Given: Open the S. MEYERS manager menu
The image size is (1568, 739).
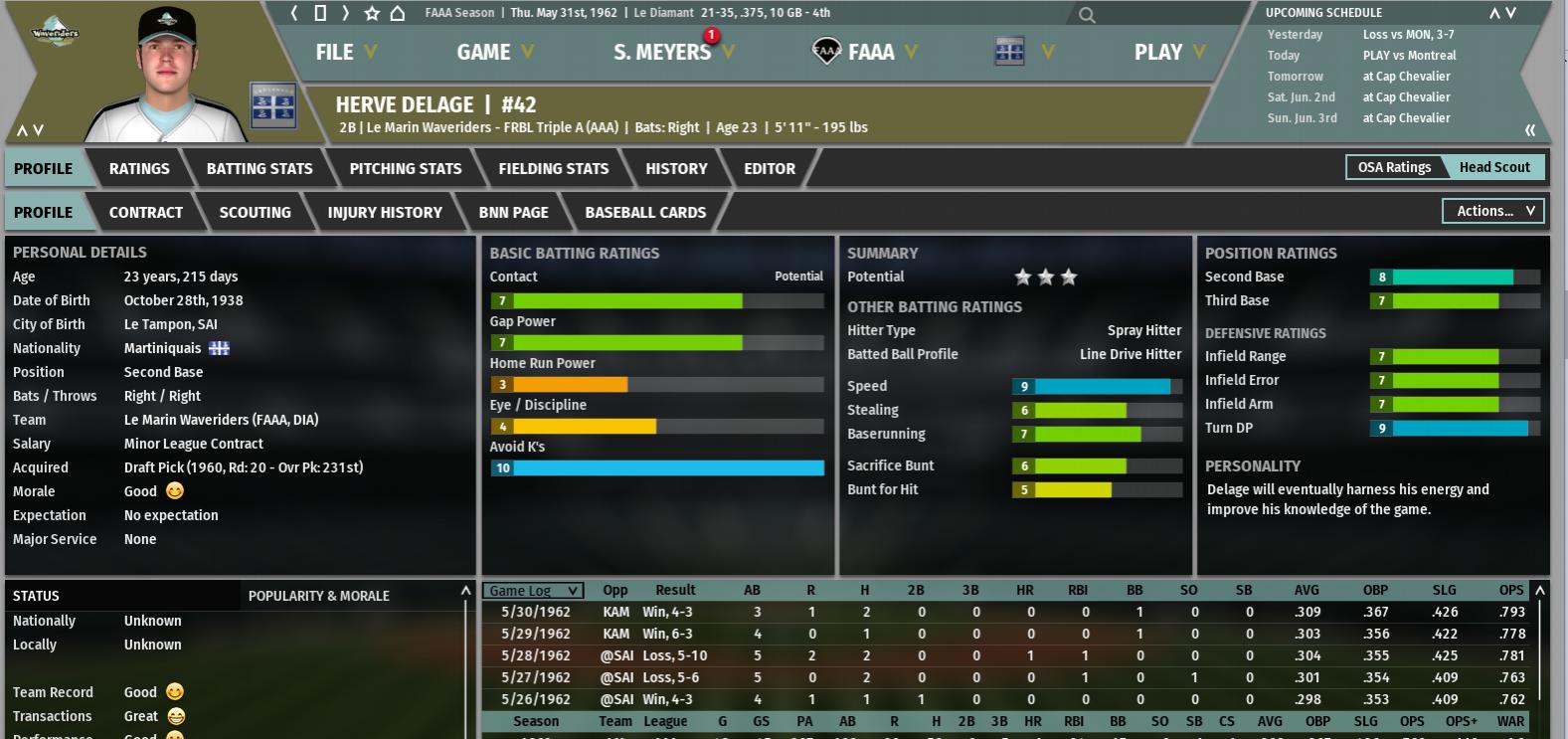Looking at the screenshot, I should pos(672,52).
